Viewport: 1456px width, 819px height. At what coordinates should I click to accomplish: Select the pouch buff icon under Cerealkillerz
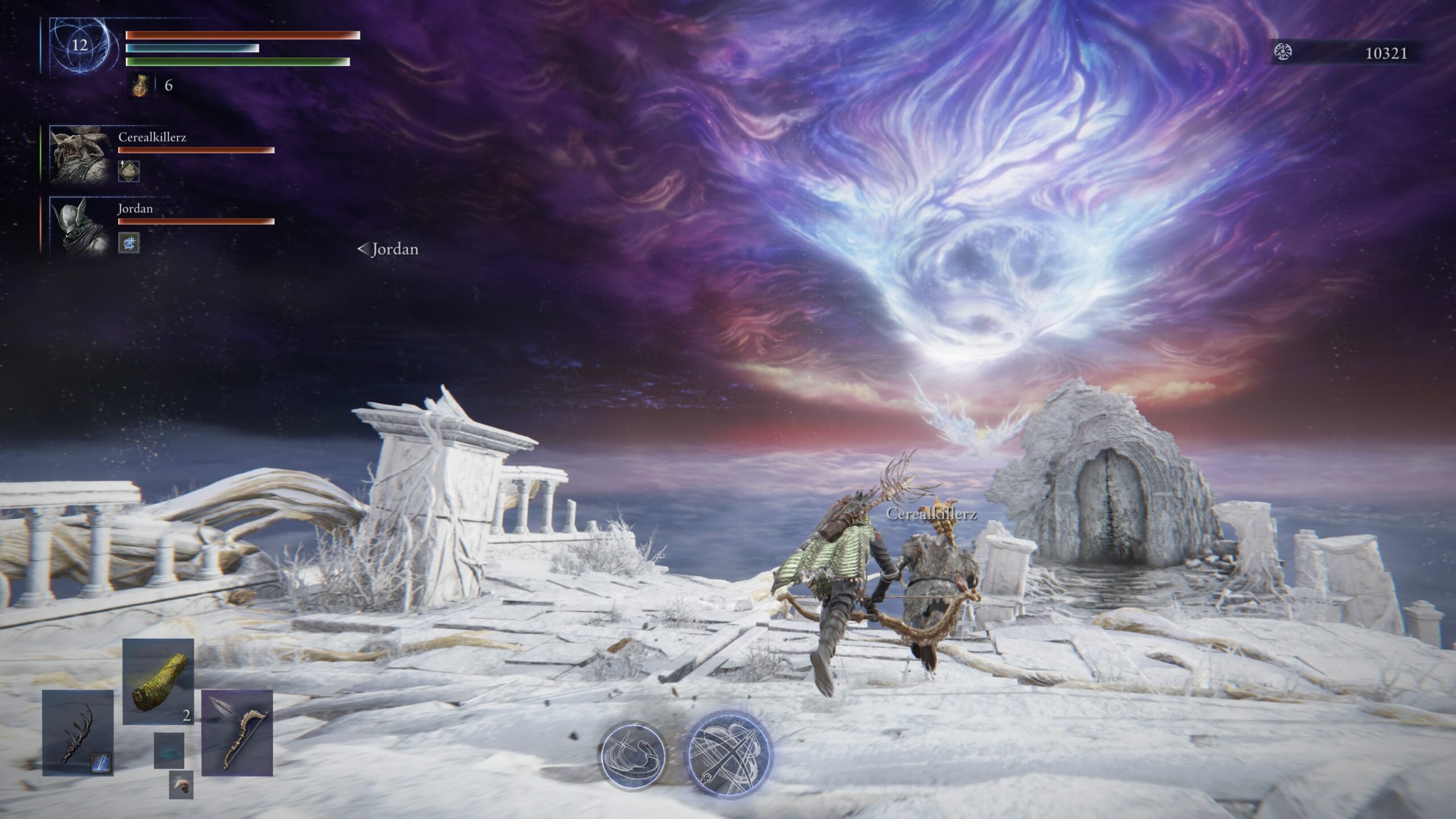(x=129, y=171)
